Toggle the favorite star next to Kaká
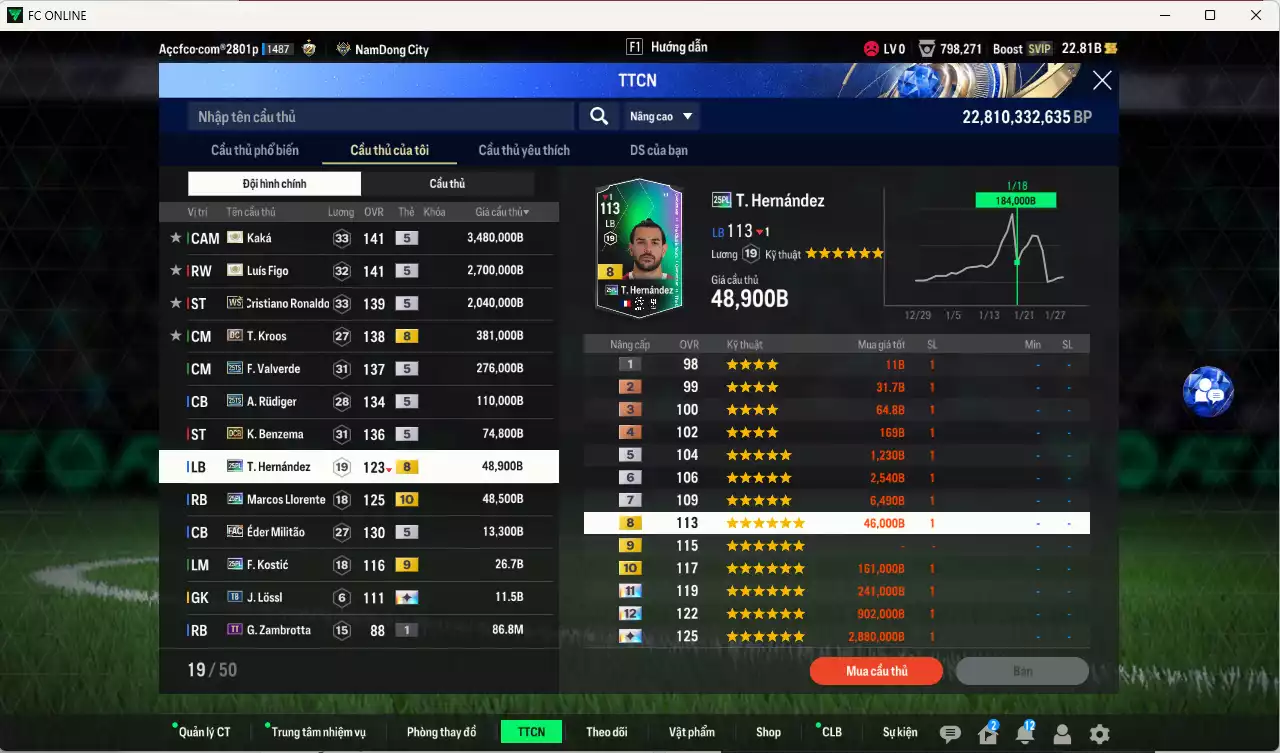1280x753 pixels. [175, 238]
